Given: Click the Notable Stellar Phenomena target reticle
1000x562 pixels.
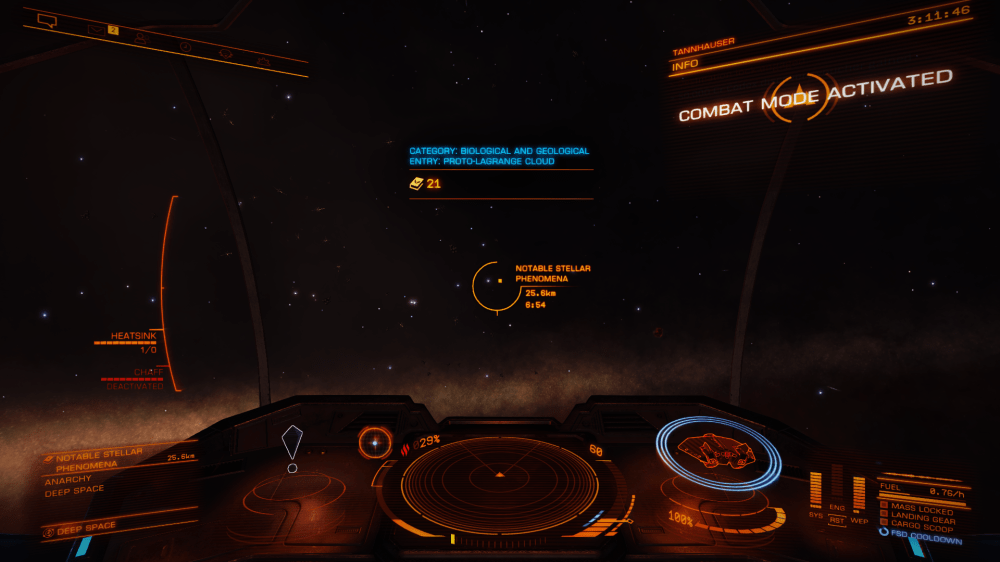Looking at the screenshot, I should tap(497, 285).
